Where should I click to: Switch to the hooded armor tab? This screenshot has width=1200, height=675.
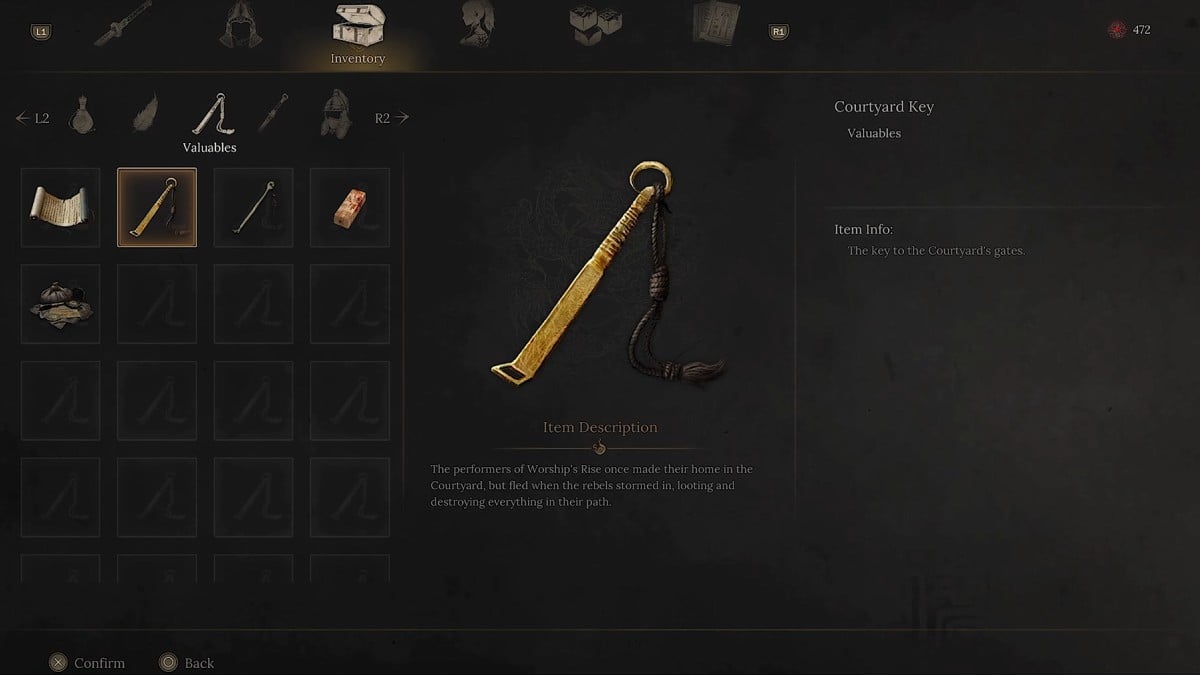(x=240, y=25)
